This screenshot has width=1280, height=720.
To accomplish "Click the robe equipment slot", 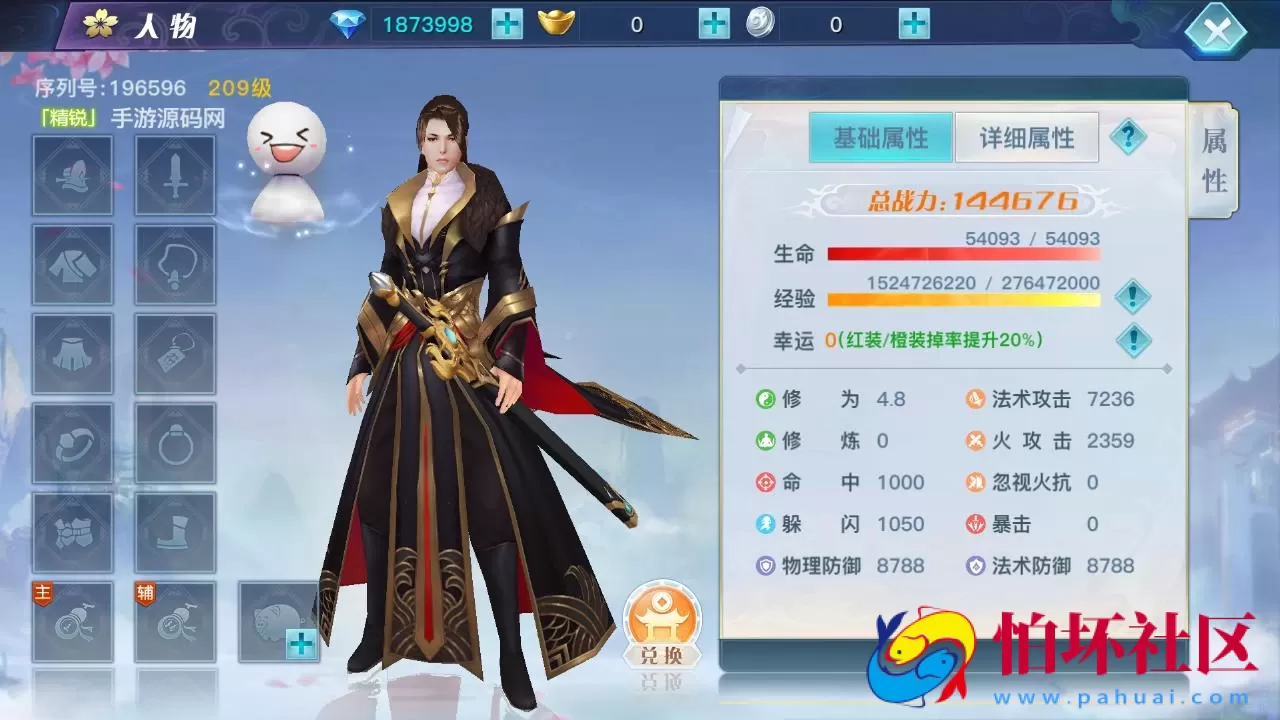I will pyautogui.click(x=72, y=263).
